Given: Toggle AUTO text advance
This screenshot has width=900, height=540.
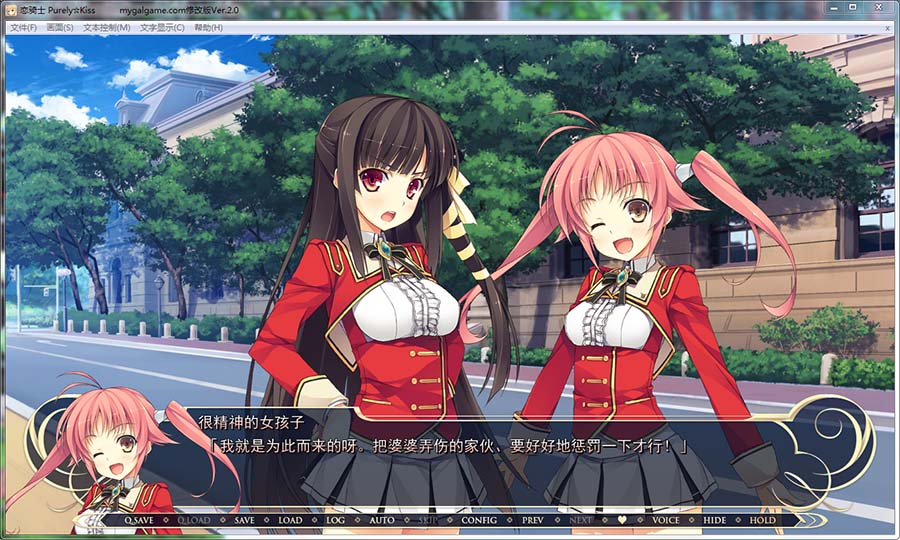Looking at the screenshot, I should pyautogui.click(x=381, y=520).
